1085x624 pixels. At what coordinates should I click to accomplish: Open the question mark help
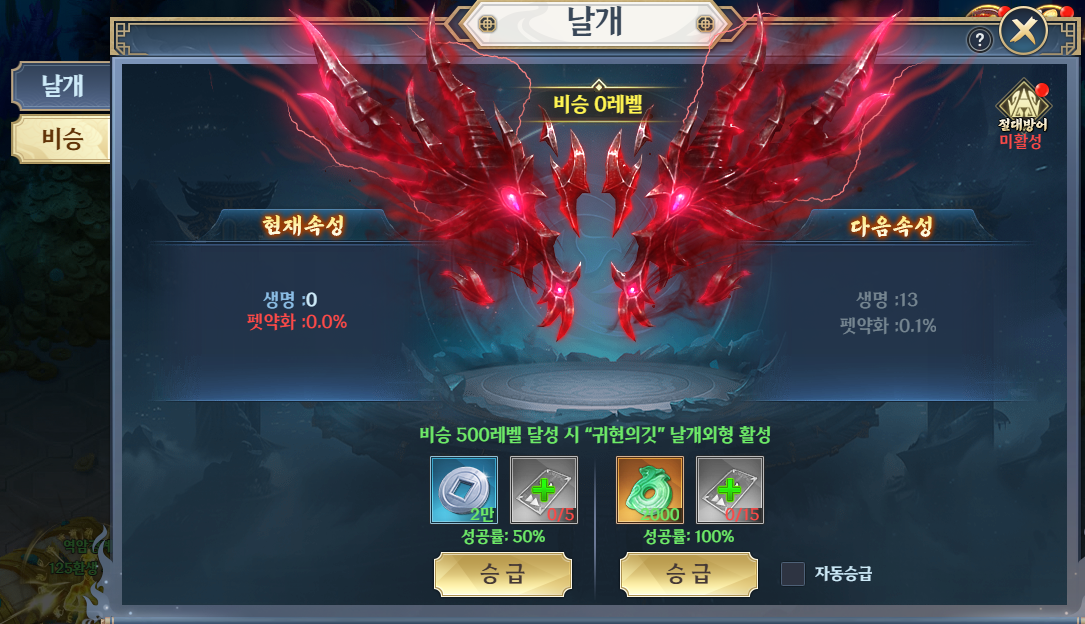(980, 40)
